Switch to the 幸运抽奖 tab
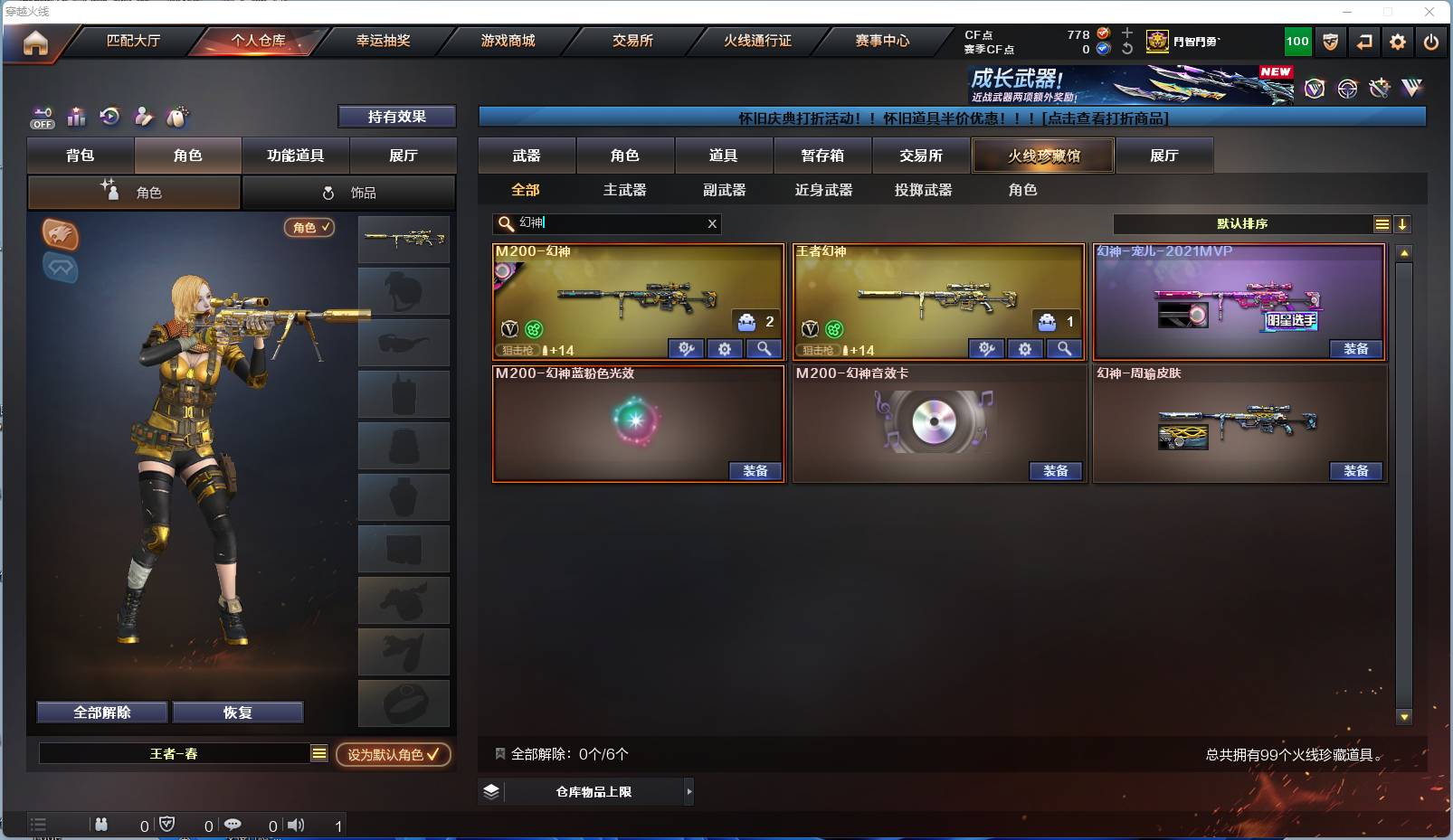The image size is (1453, 840). tap(382, 42)
